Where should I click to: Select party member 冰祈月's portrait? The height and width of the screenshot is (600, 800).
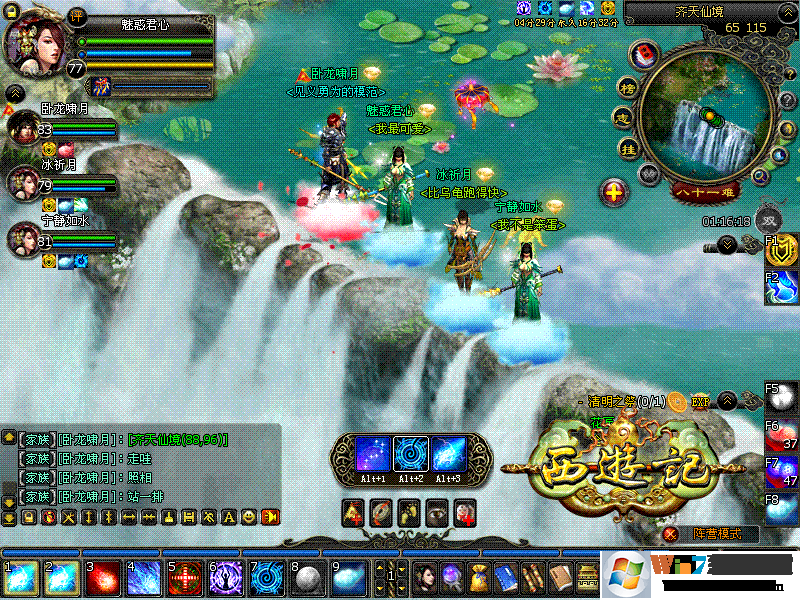click(23, 183)
